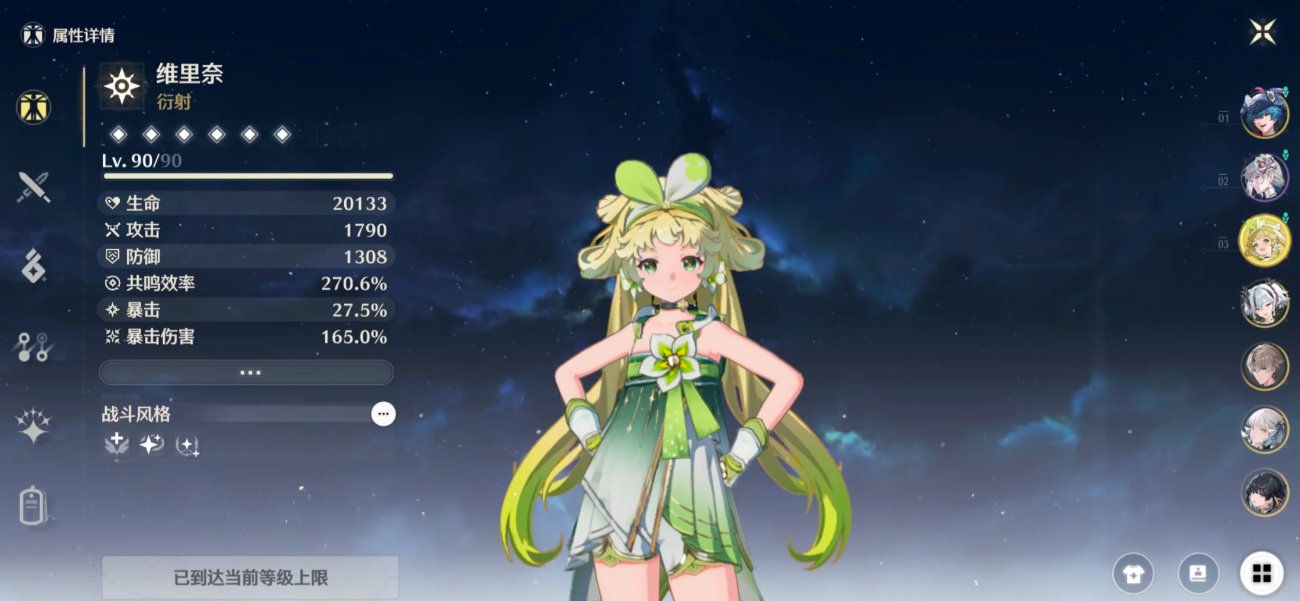This screenshot has height=601, width=1300.
Task: Select the attributes tab with figure icon
Action: point(34,106)
